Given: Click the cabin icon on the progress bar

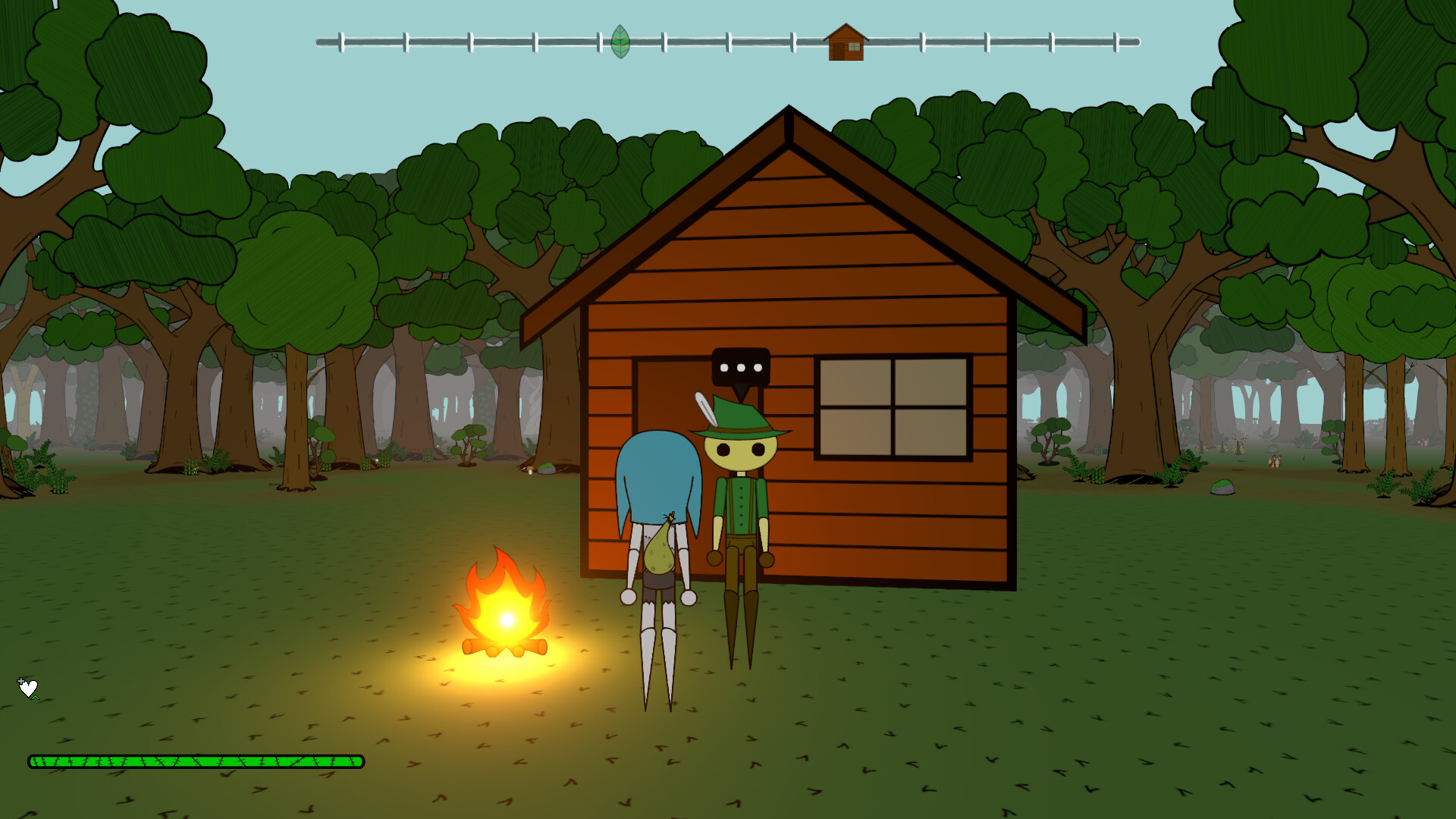Looking at the screenshot, I should coord(846,42).
